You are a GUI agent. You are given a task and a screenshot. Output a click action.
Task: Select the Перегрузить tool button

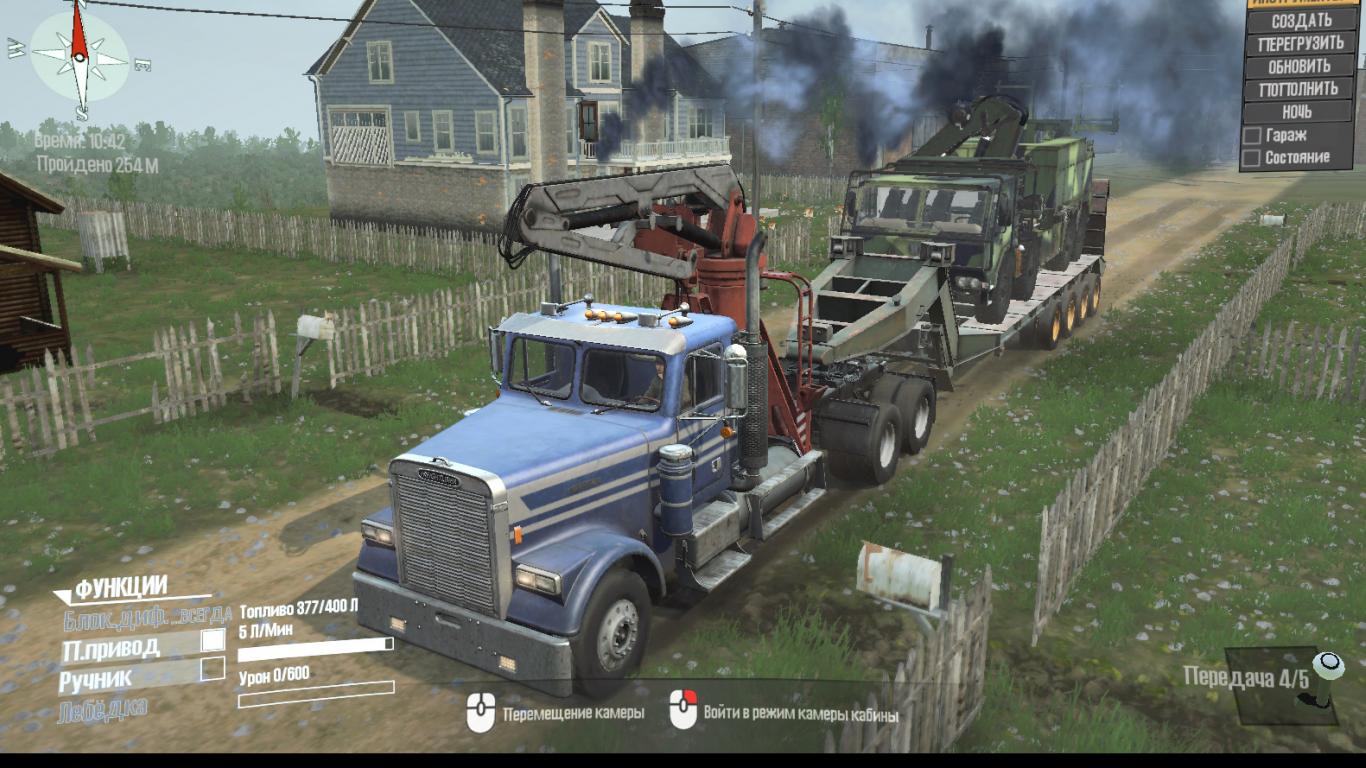[1301, 43]
